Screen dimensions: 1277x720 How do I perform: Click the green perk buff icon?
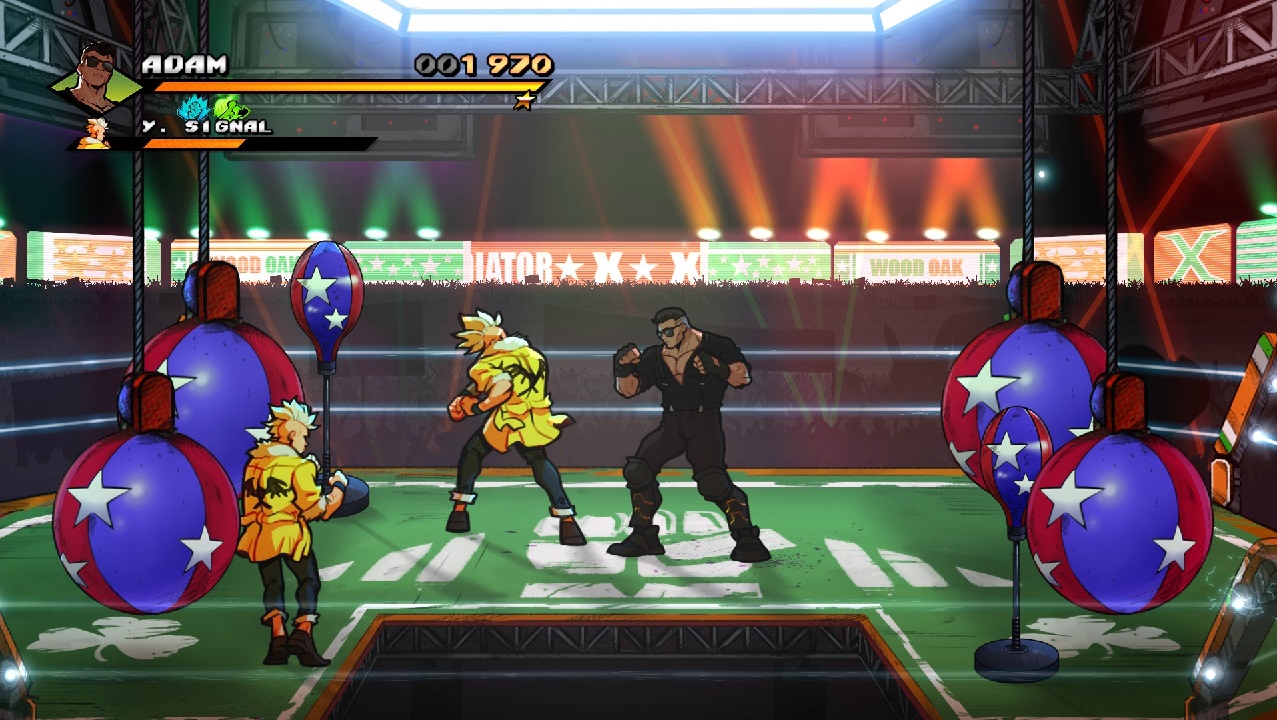229,107
